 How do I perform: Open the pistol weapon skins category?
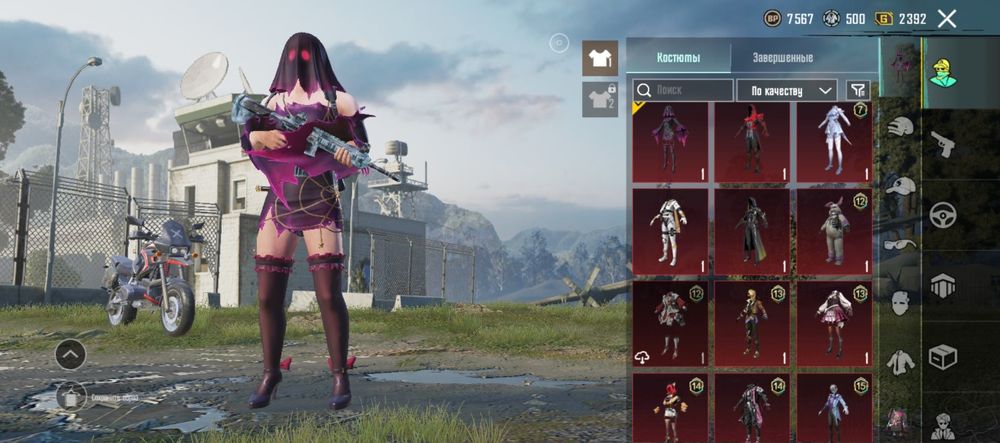click(942, 144)
